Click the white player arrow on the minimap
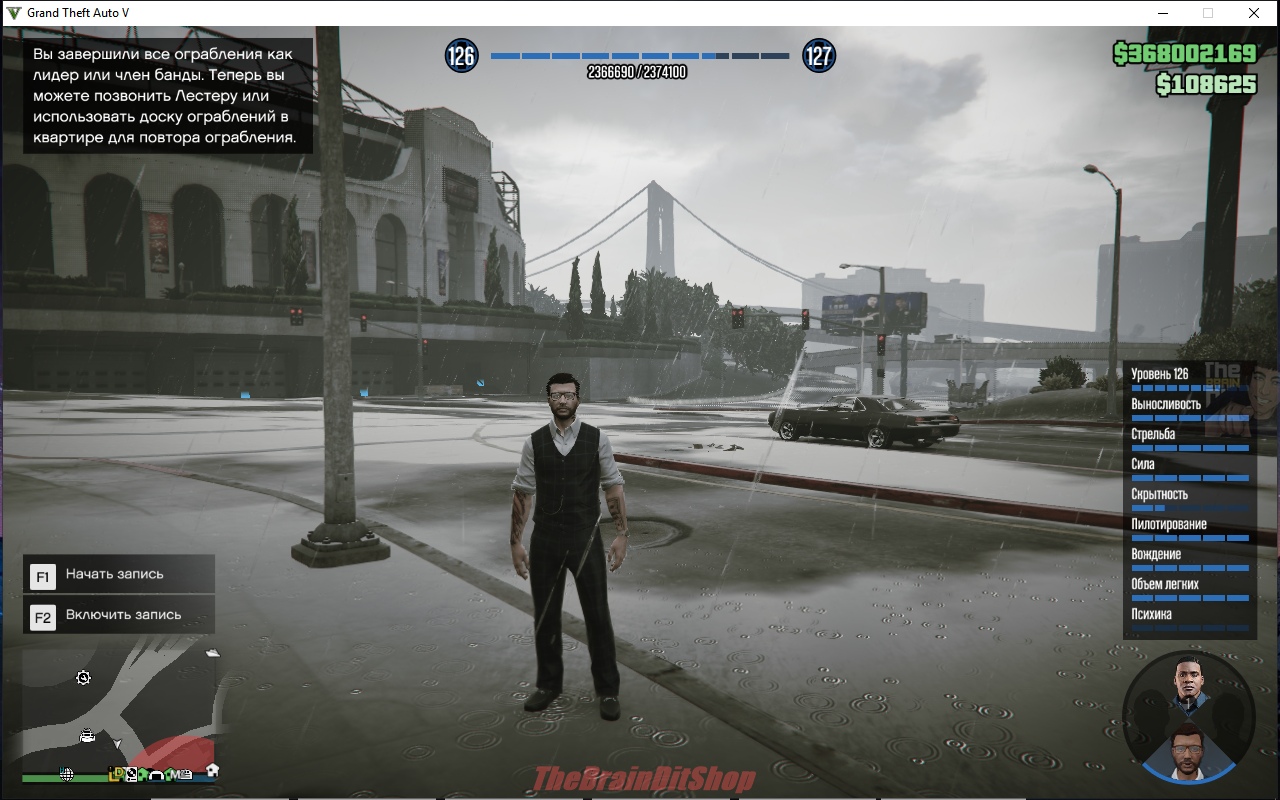1280x800 pixels. tap(117, 745)
